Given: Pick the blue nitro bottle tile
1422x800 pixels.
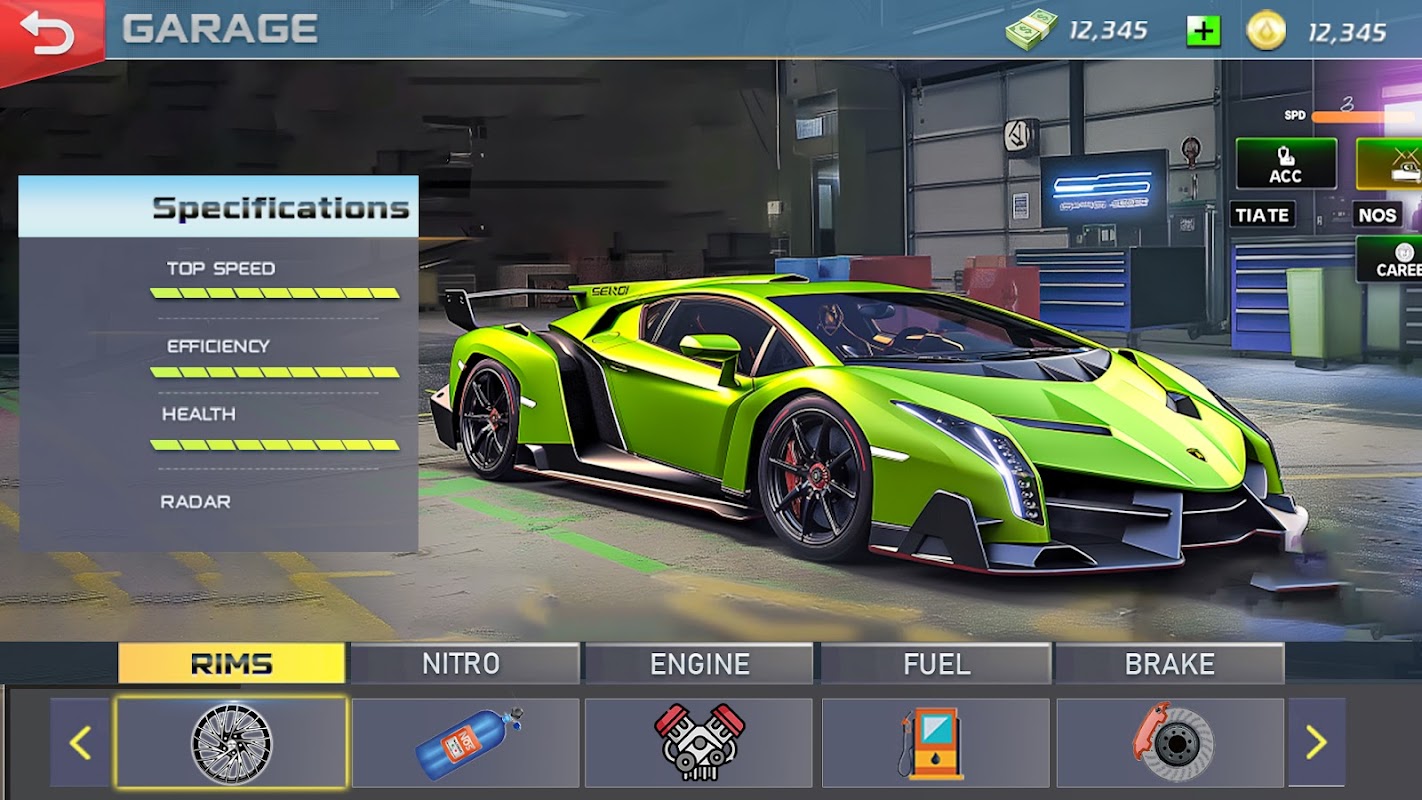Looking at the screenshot, I should click(x=466, y=743).
